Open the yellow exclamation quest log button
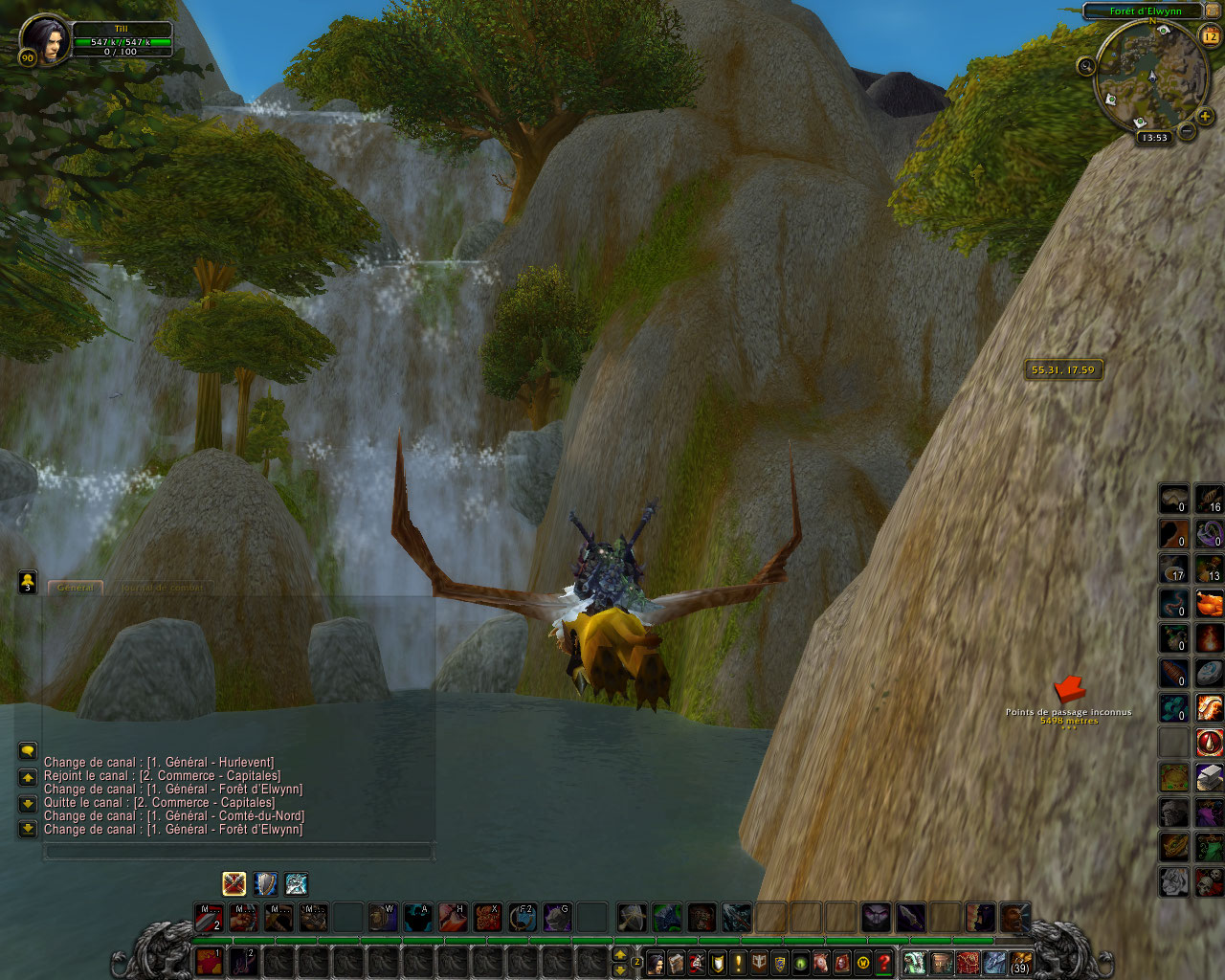Viewport: 1225px width, 980px height. point(739,963)
